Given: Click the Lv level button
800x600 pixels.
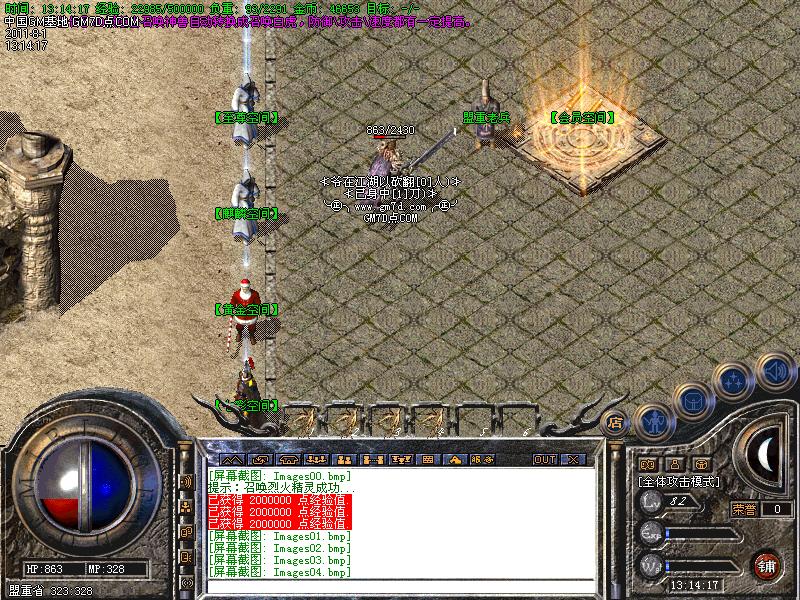Looking at the screenshot, I should (652, 502).
